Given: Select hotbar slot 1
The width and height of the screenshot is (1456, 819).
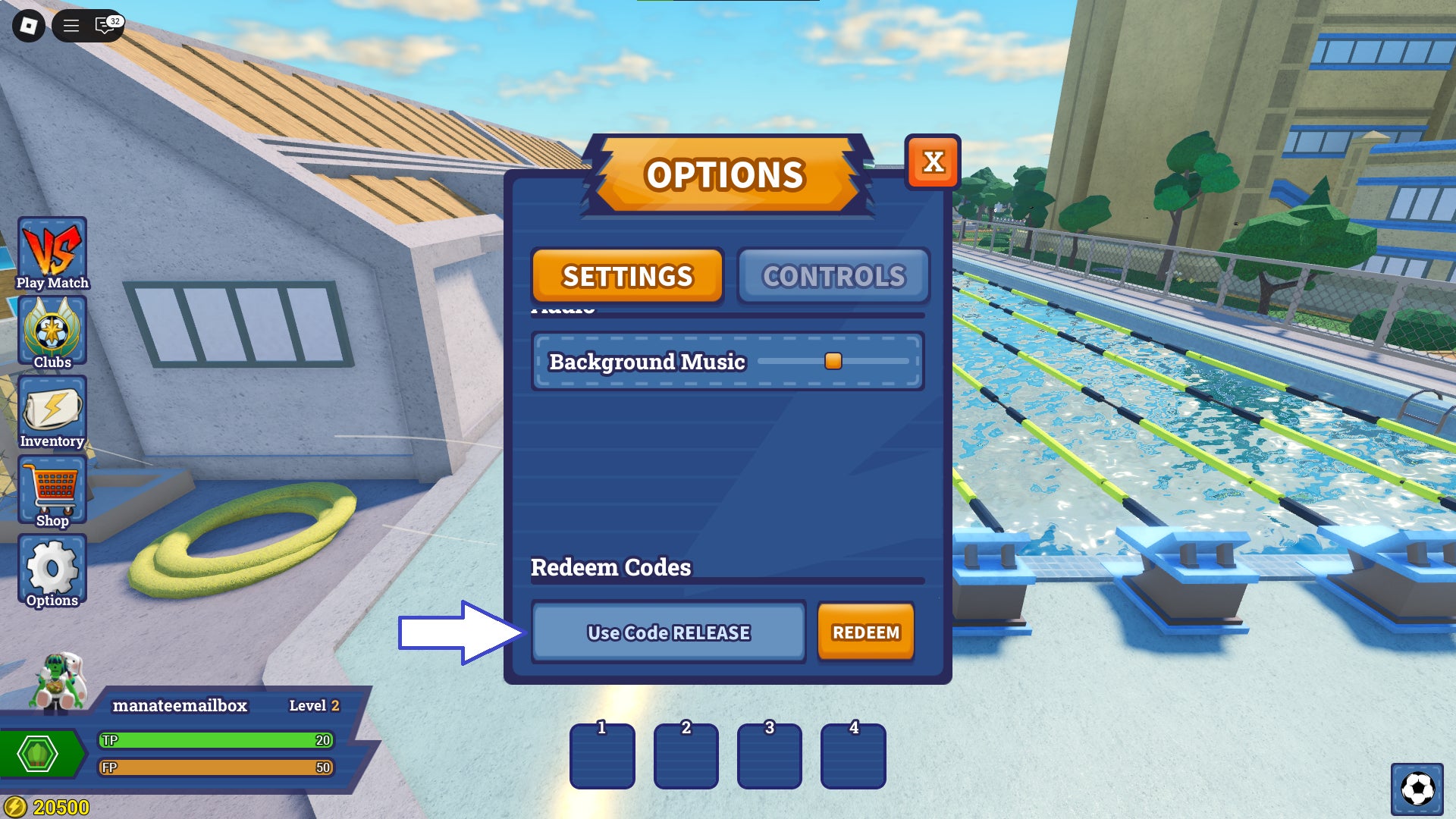Looking at the screenshot, I should [601, 756].
